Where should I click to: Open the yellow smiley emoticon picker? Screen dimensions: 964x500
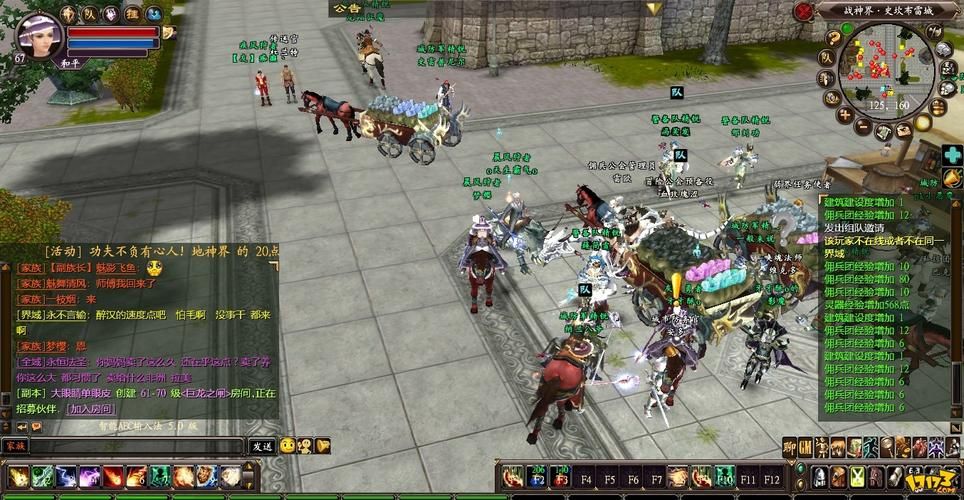287,446
